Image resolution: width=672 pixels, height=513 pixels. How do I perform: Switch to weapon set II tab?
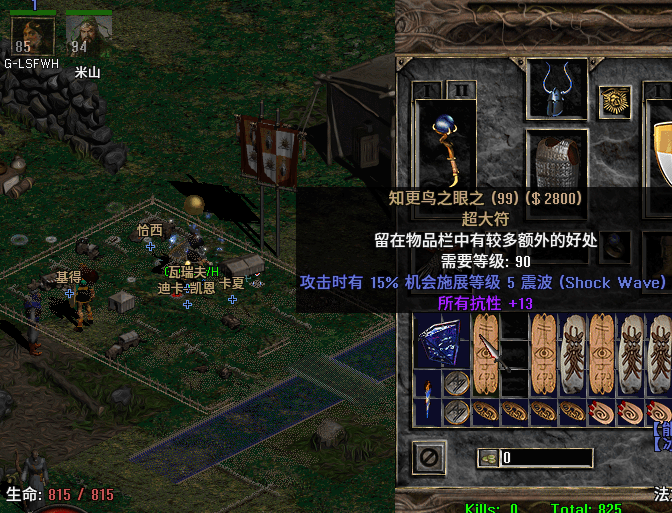[460, 91]
